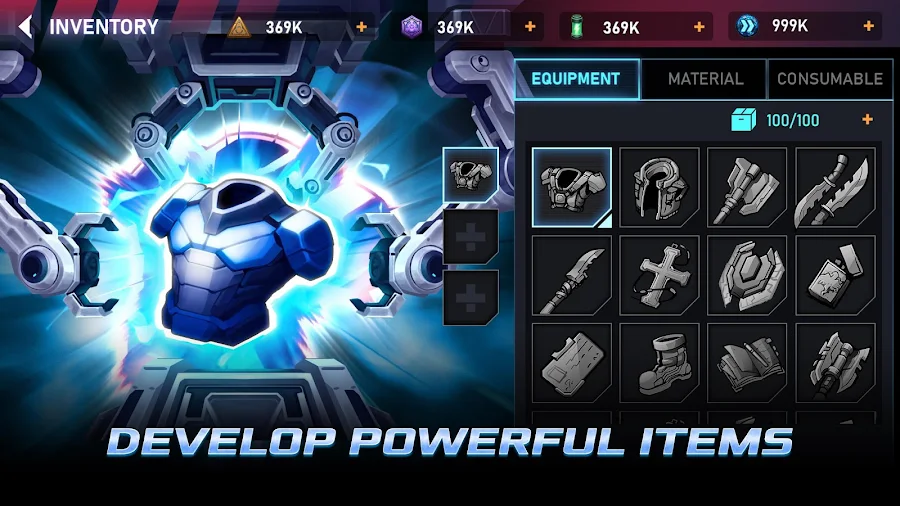Image resolution: width=900 pixels, height=506 pixels.
Task: Select the Equipment tab
Action: pyautogui.click(x=576, y=78)
